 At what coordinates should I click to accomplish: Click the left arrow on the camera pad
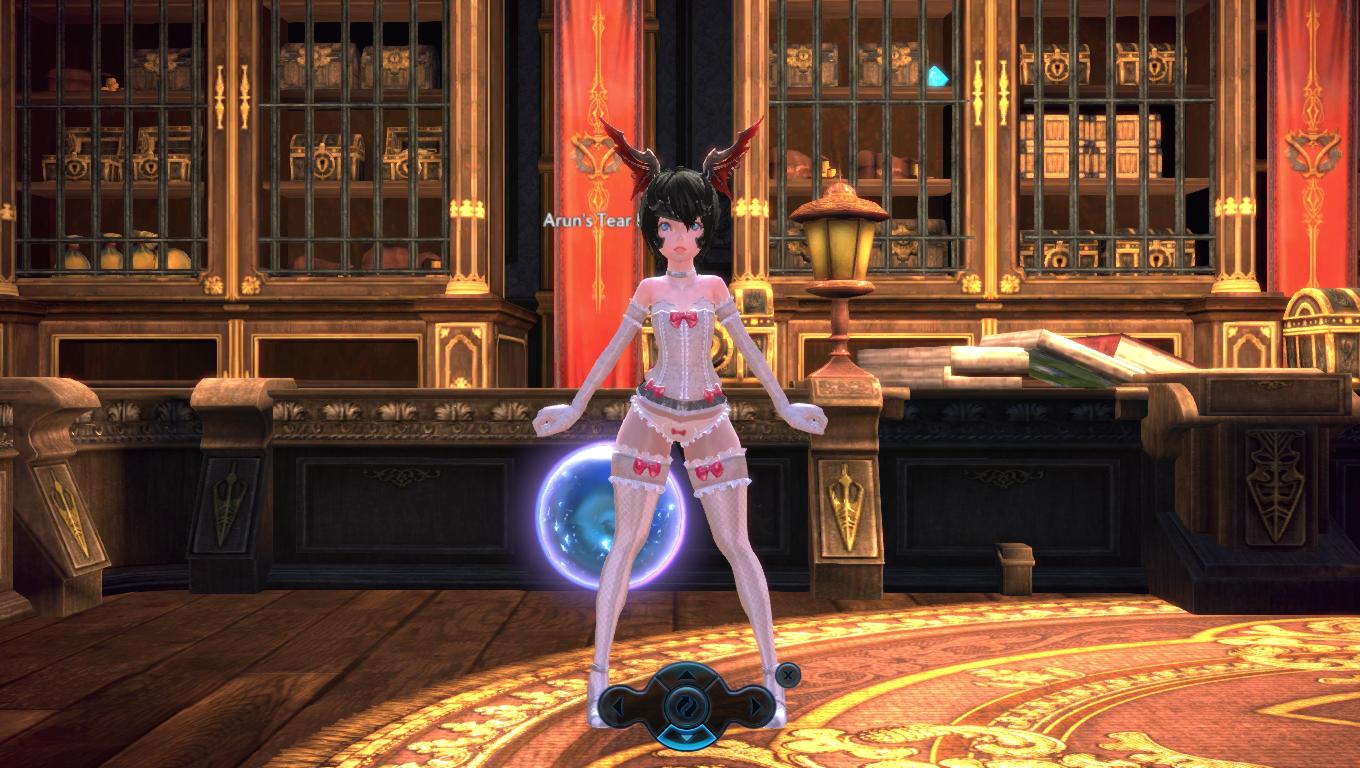point(621,707)
